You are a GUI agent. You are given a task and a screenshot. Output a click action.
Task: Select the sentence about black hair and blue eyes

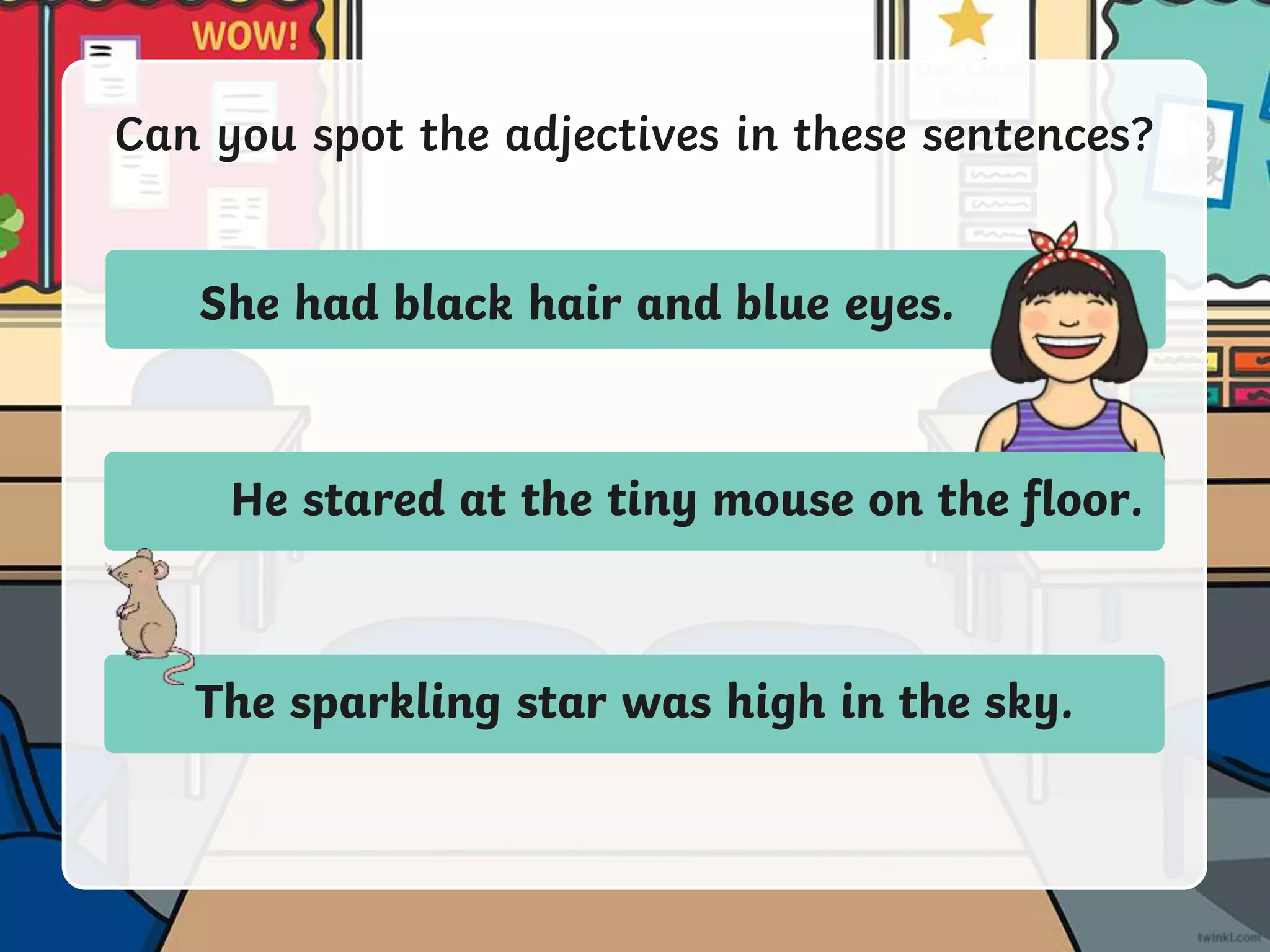pos(575,302)
